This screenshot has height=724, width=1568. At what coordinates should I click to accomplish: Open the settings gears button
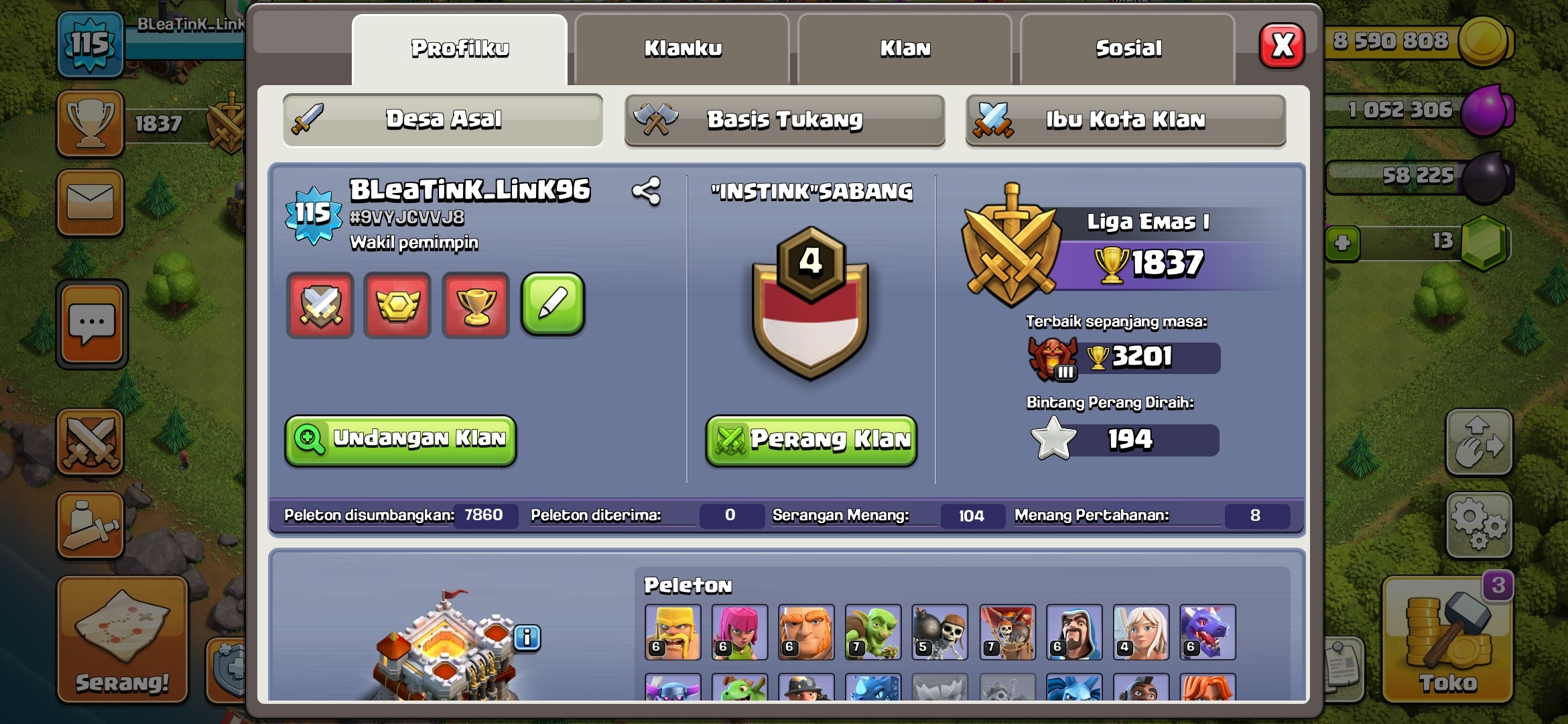(1479, 526)
